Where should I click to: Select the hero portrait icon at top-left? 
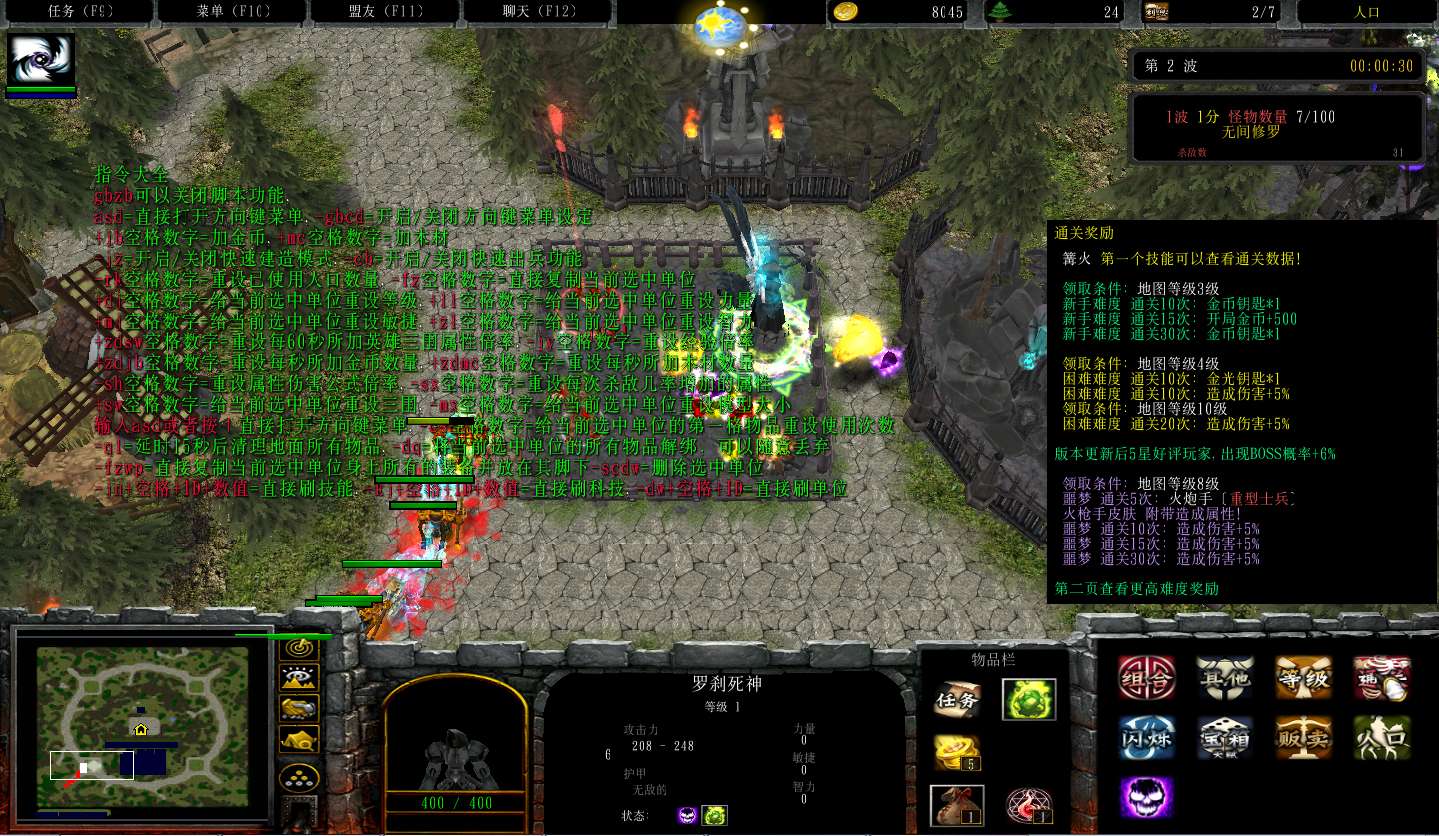(x=41, y=60)
